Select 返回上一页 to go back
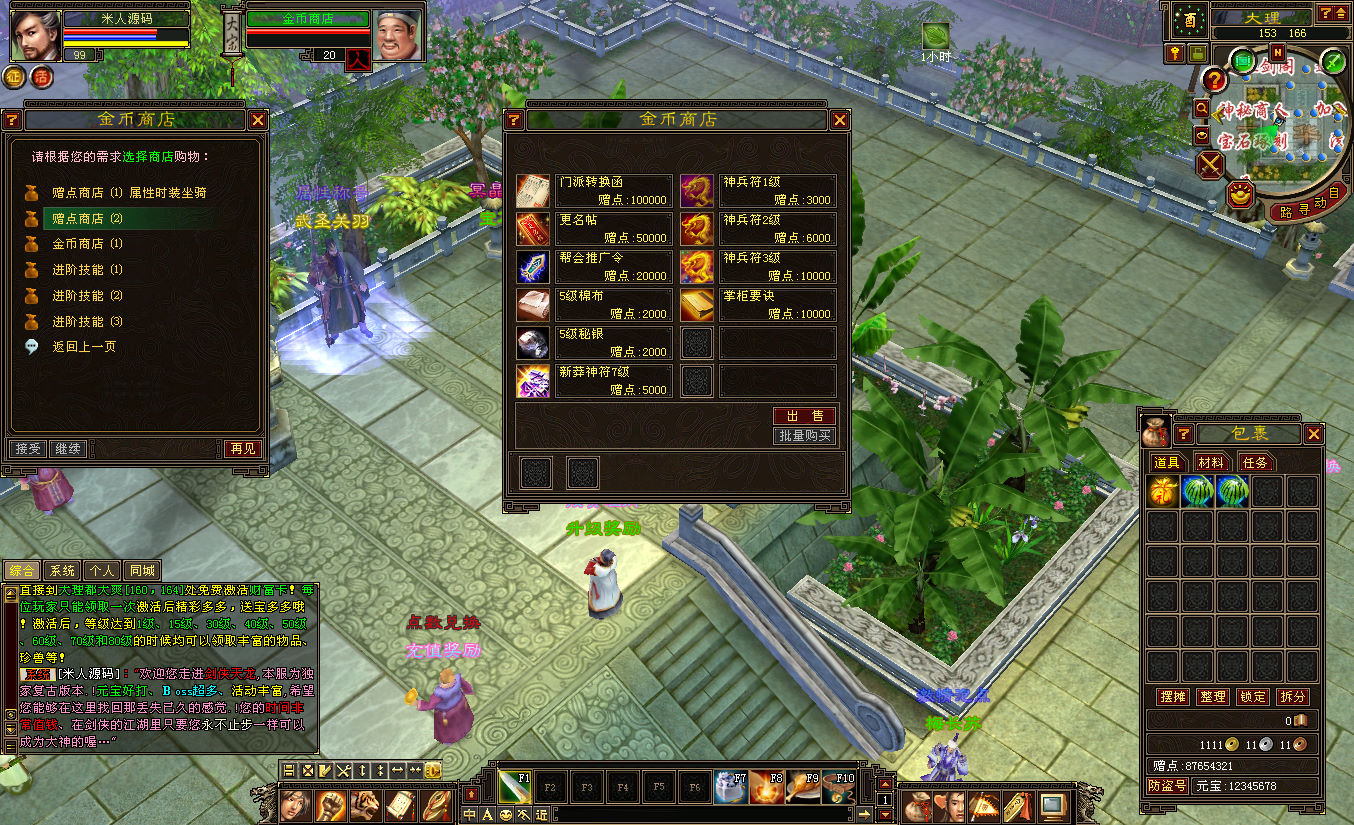1354x825 pixels. (x=84, y=347)
